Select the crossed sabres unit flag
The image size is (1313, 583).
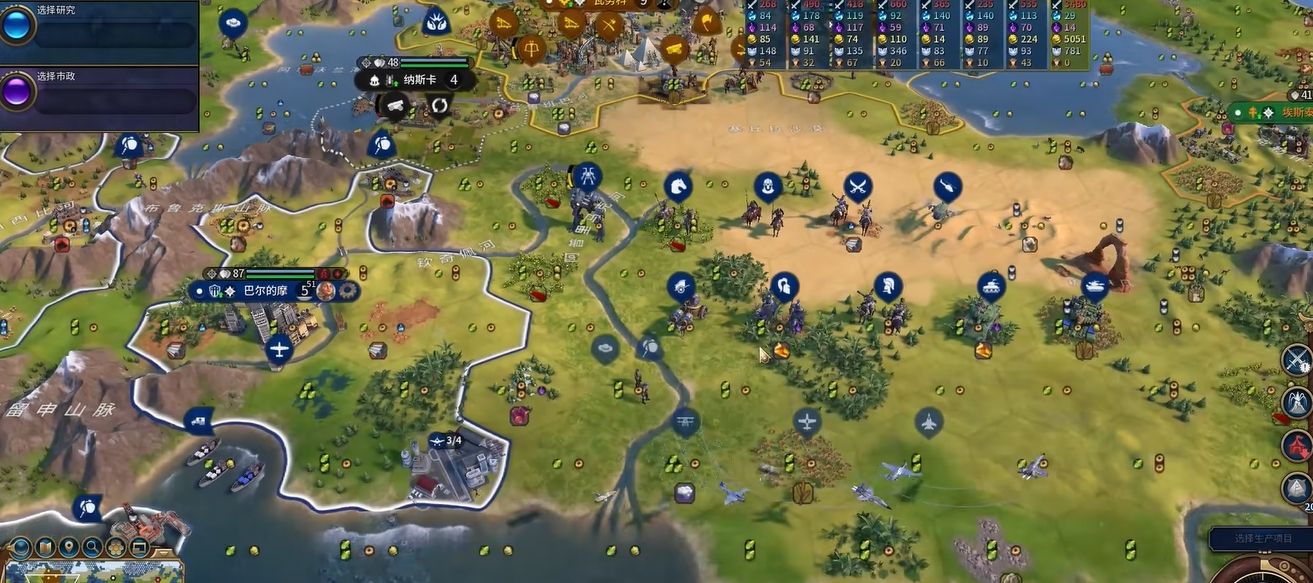click(857, 186)
